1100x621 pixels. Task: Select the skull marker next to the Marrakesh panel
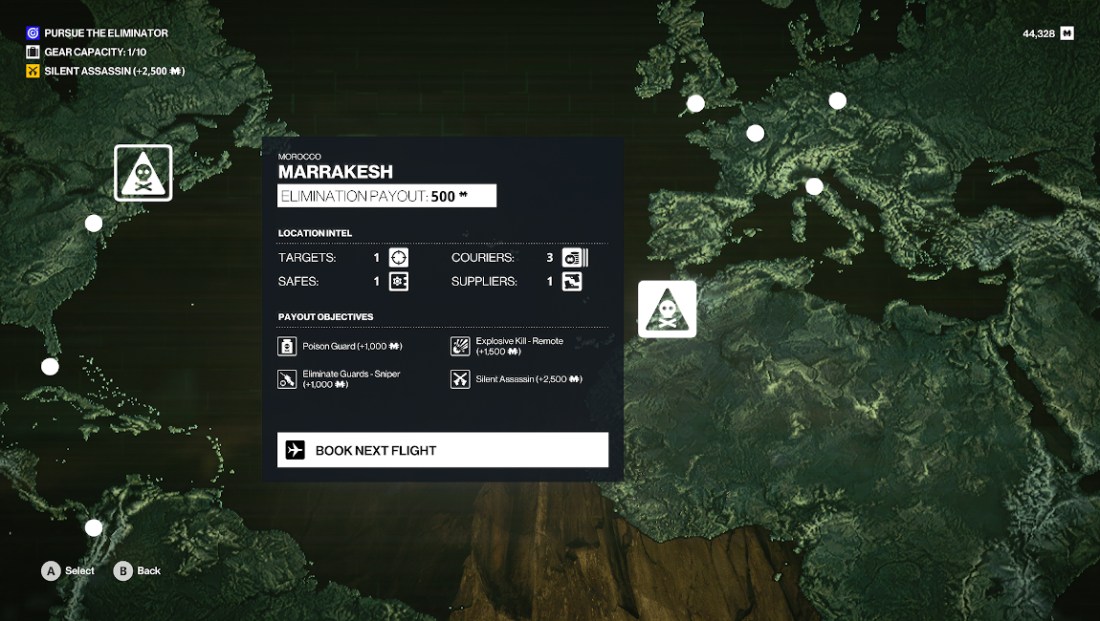pyautogui.click(x=667, y=310)
